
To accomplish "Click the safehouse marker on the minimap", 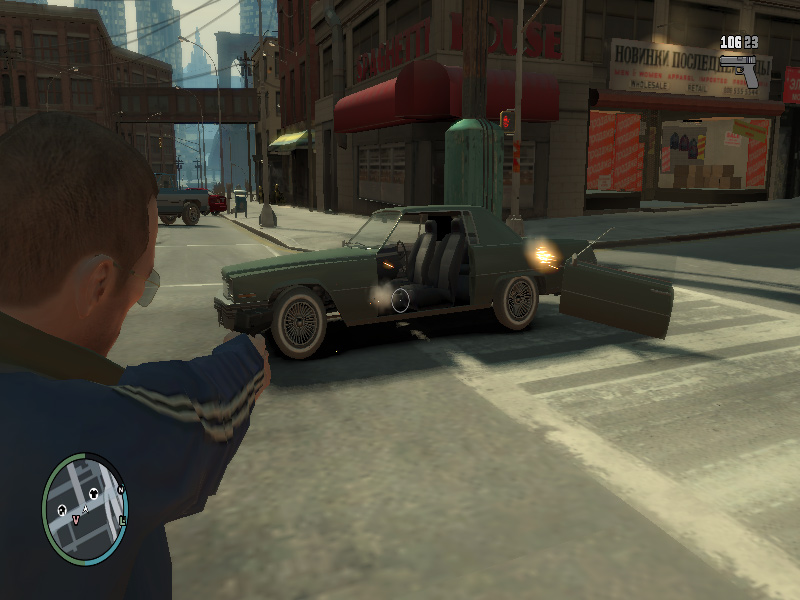I will click(x=62, y=509).
